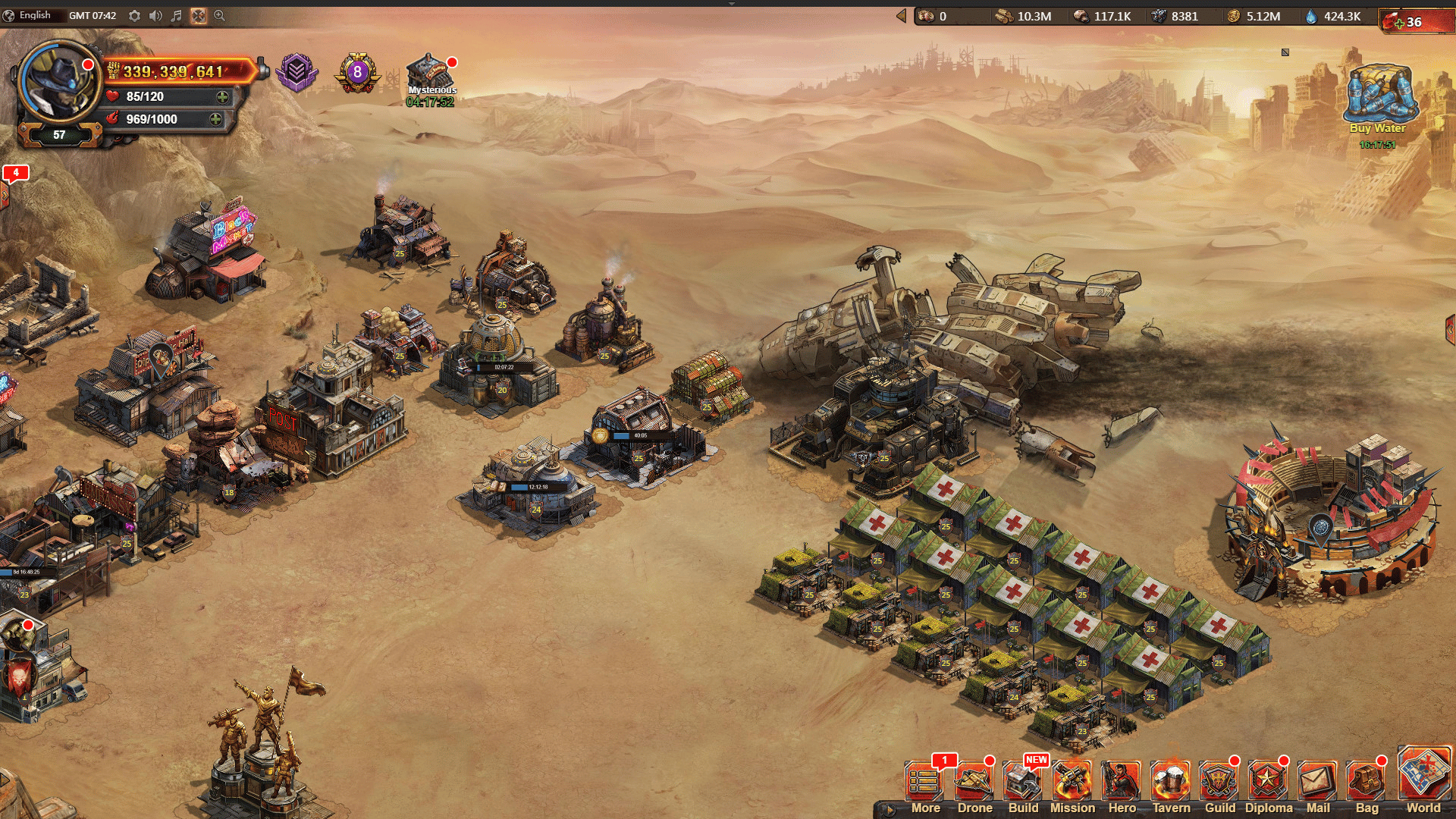Refill health with the plus button
1456x819 pixels.
point(222,97)
